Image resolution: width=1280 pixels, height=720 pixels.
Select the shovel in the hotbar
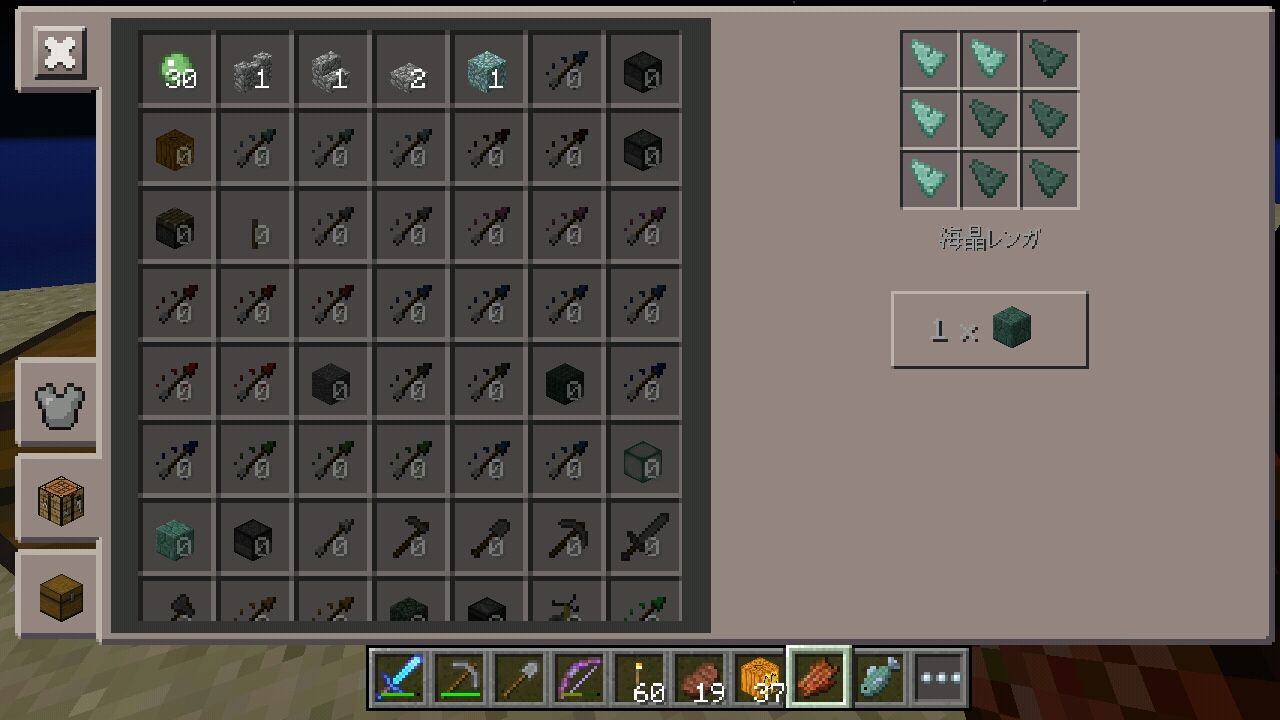tap(517, 677)
